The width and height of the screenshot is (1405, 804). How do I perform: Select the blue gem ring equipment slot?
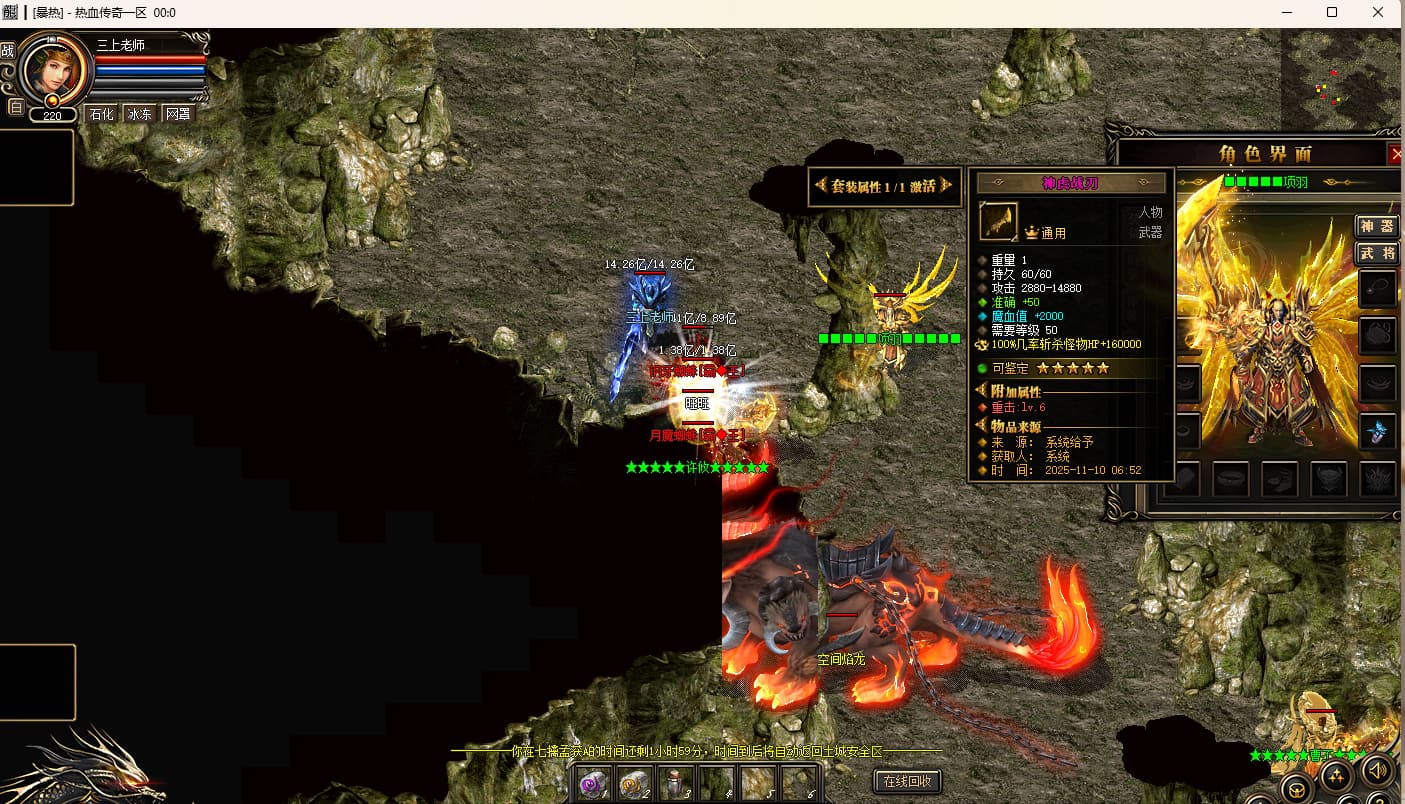pos(1378,432)
